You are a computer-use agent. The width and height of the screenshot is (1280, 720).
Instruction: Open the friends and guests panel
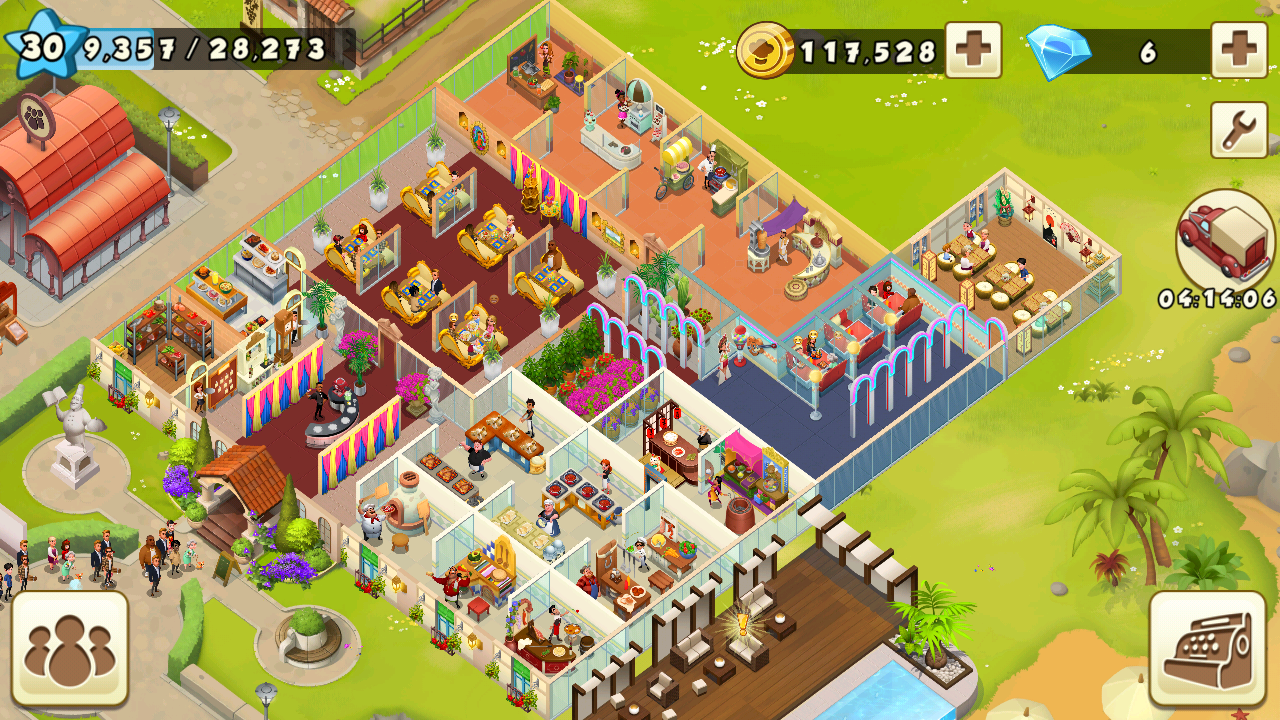[70, 648]
